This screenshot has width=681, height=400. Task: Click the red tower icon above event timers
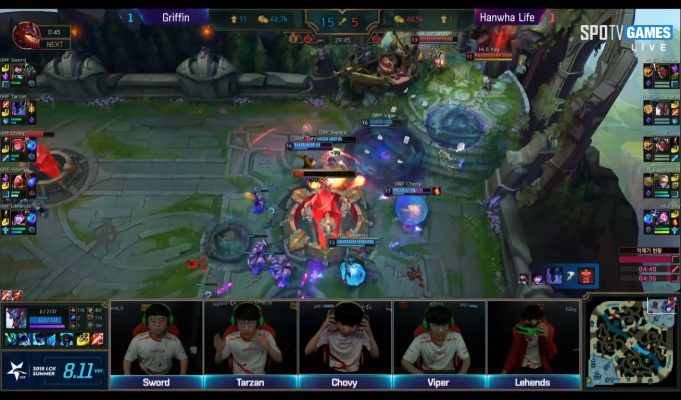tap(587, 276)
